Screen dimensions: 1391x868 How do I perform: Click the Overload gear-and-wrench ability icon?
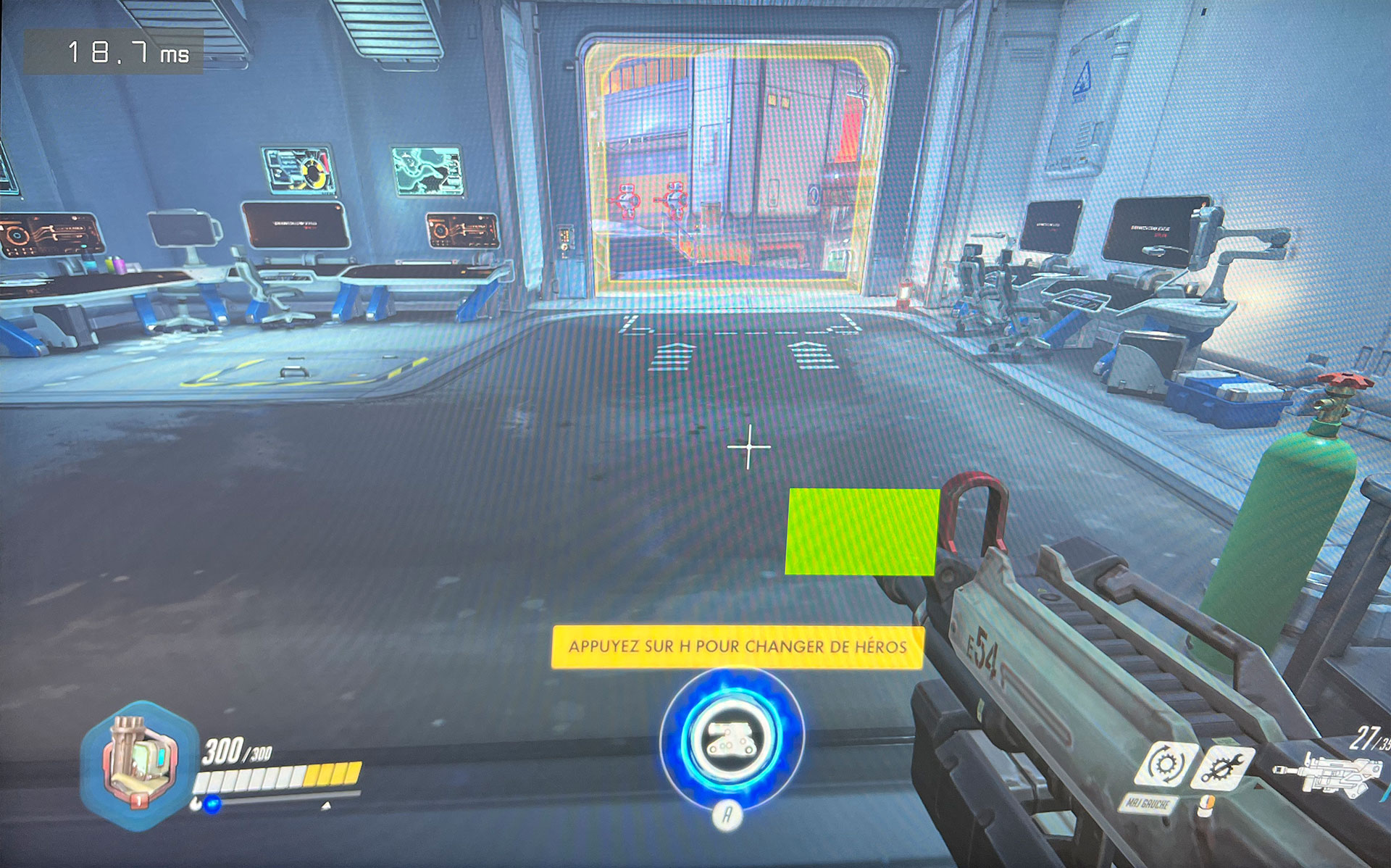point(1224,766)
